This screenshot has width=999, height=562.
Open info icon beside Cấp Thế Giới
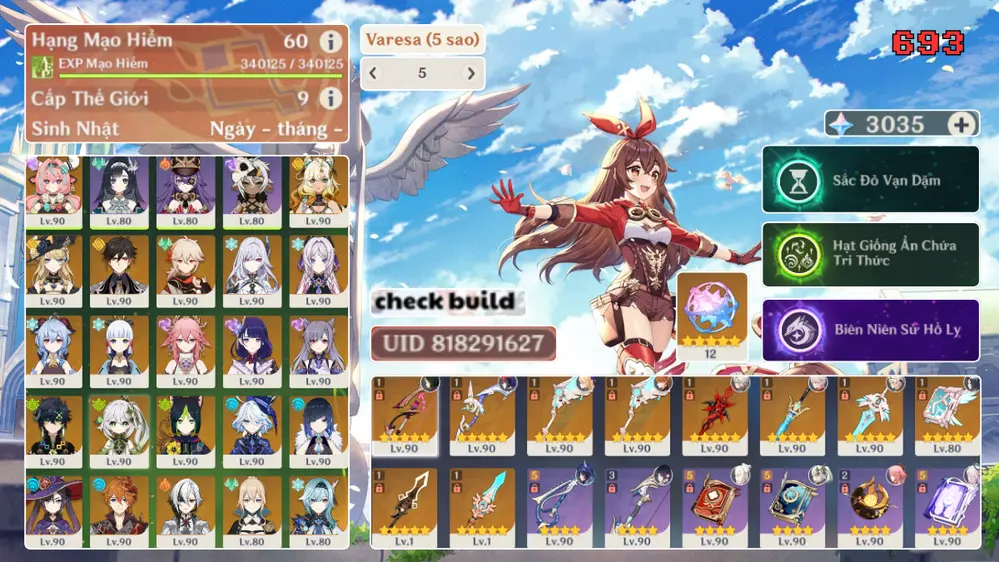330,98
